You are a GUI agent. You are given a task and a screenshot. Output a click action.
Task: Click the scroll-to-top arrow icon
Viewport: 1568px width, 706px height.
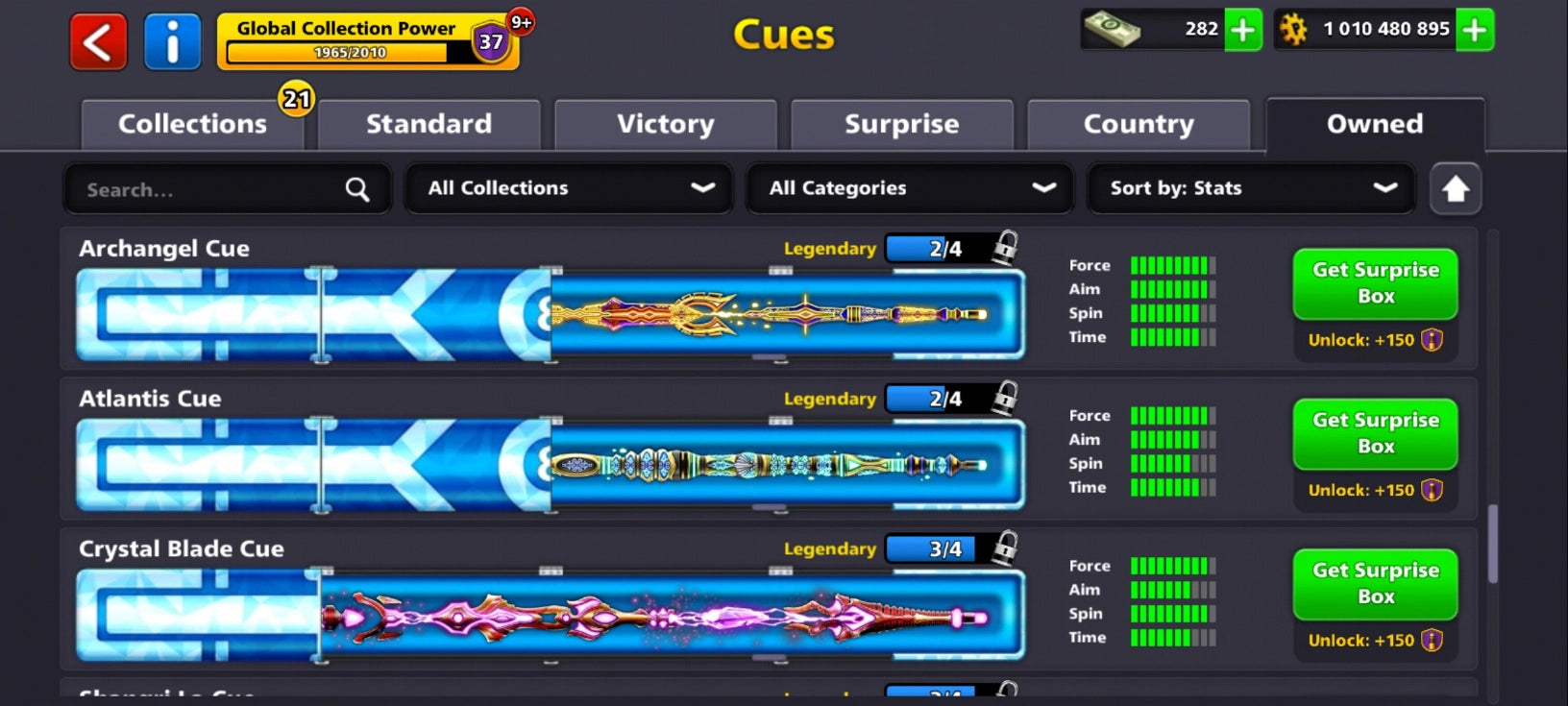pyautogui.click(x=1455, y=189)
